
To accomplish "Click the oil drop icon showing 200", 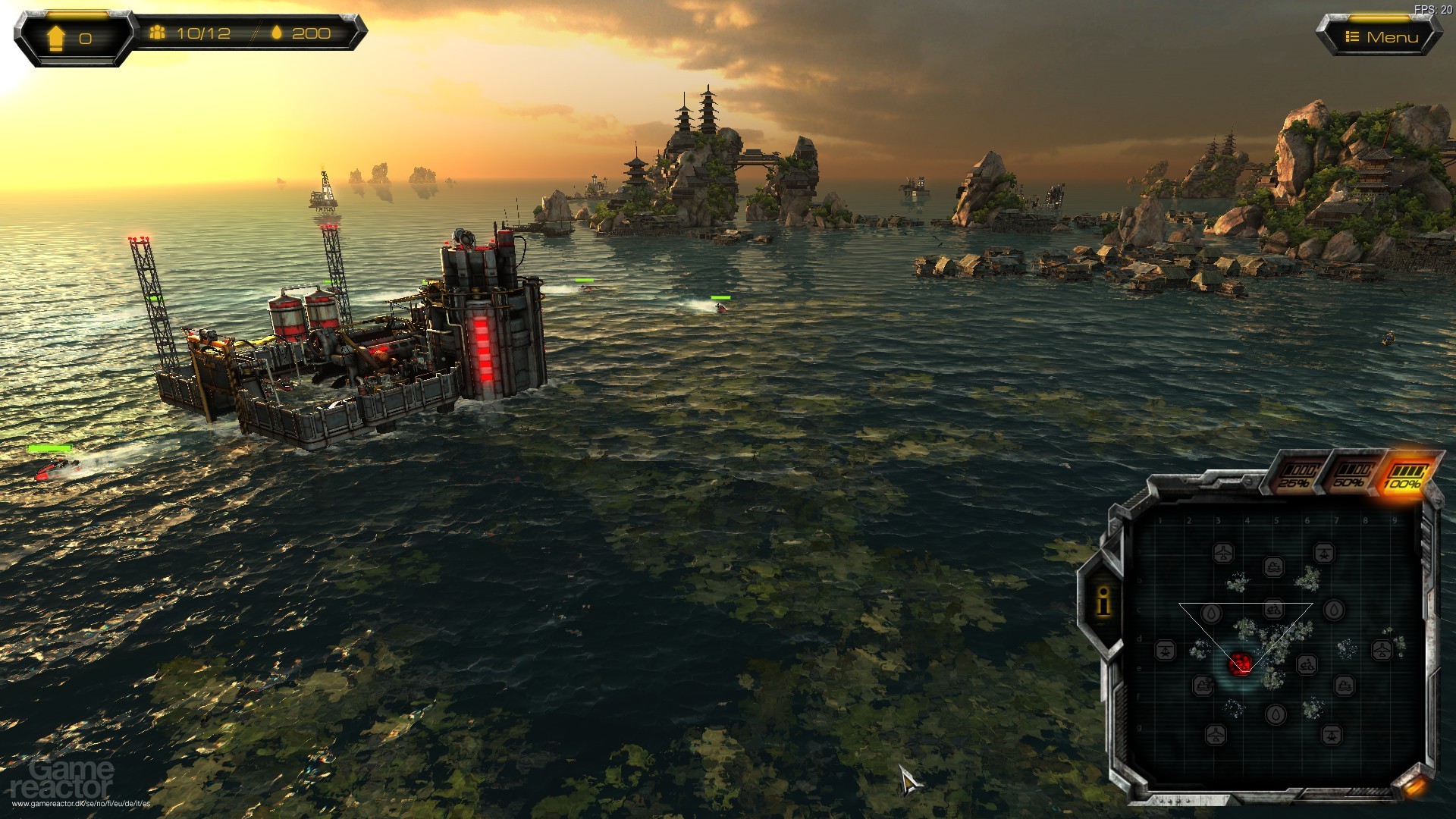I will coord(278,33).
